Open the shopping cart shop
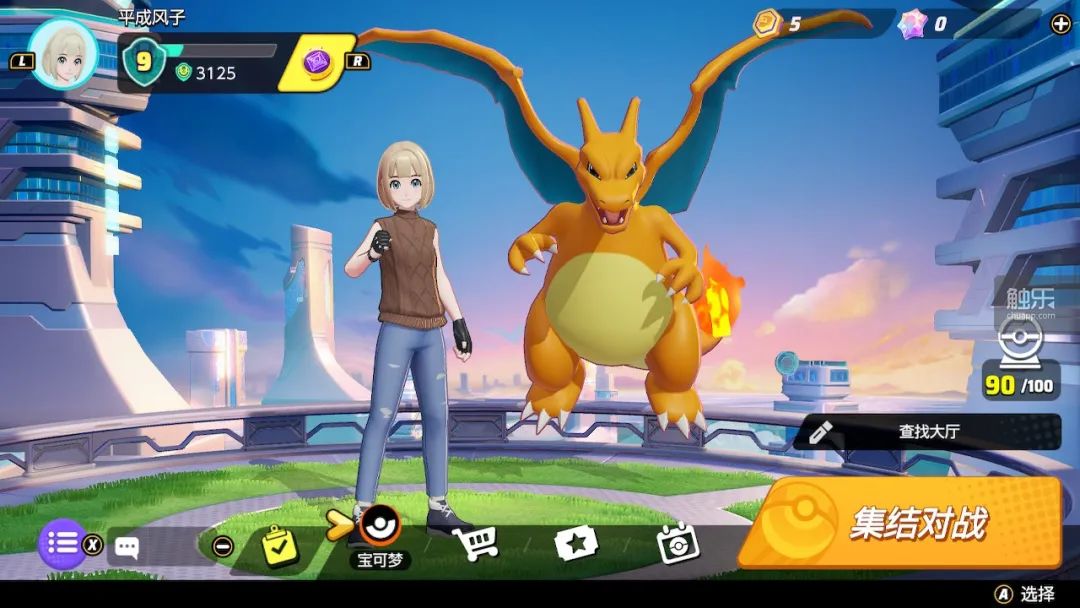 pyautogui.click(x=475, y=543)
